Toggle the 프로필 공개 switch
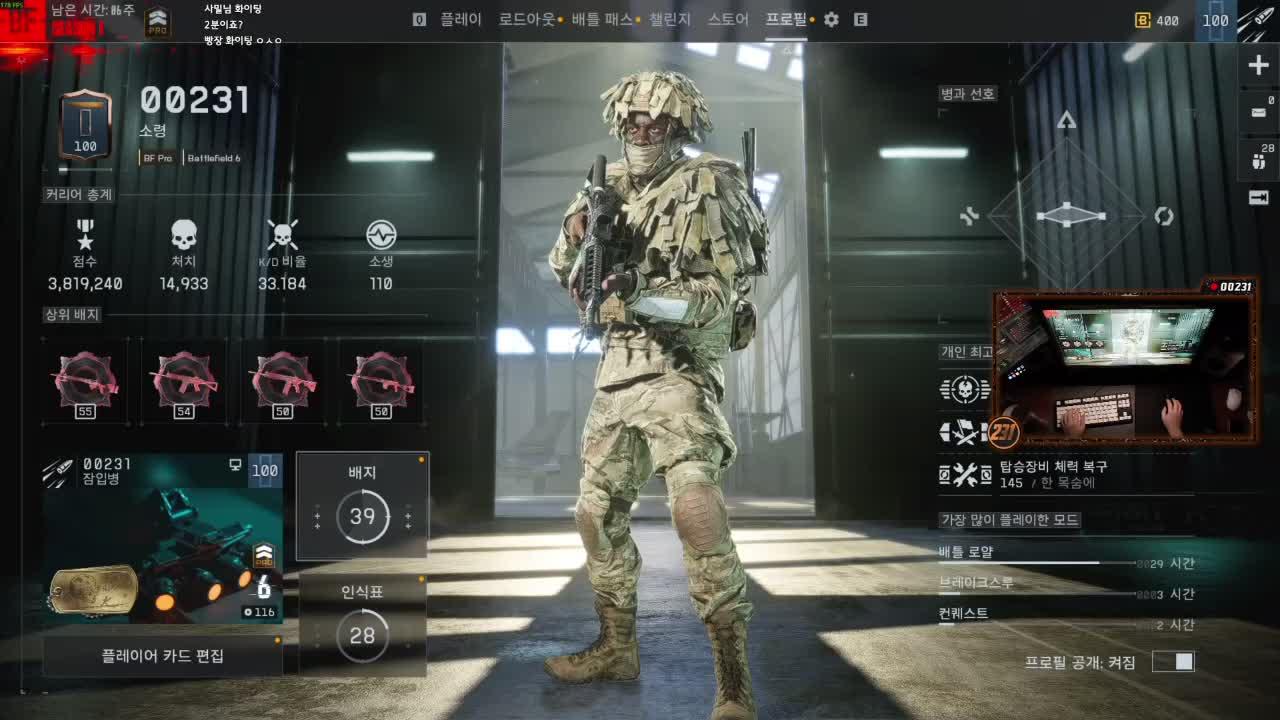 pos(1173,661)
